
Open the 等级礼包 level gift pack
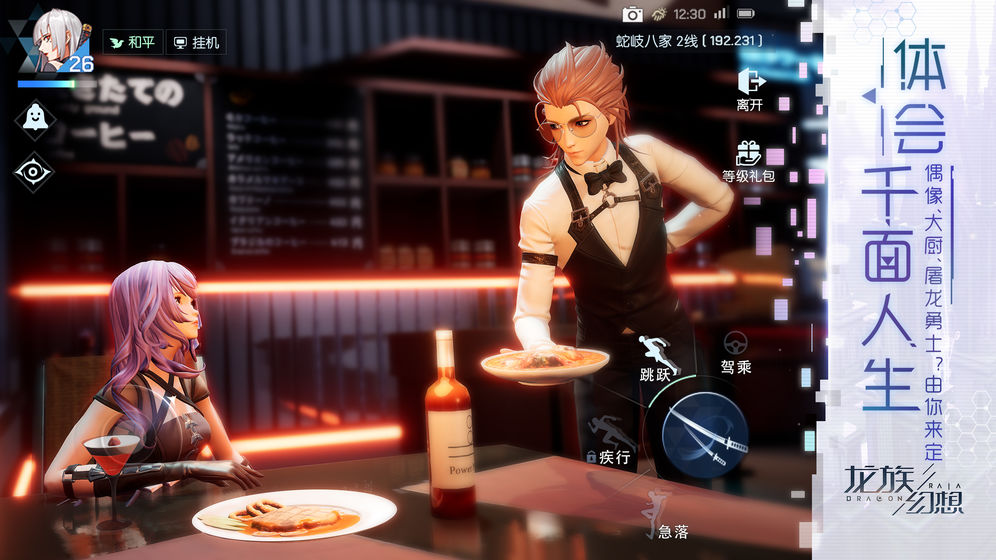(748, 160)
